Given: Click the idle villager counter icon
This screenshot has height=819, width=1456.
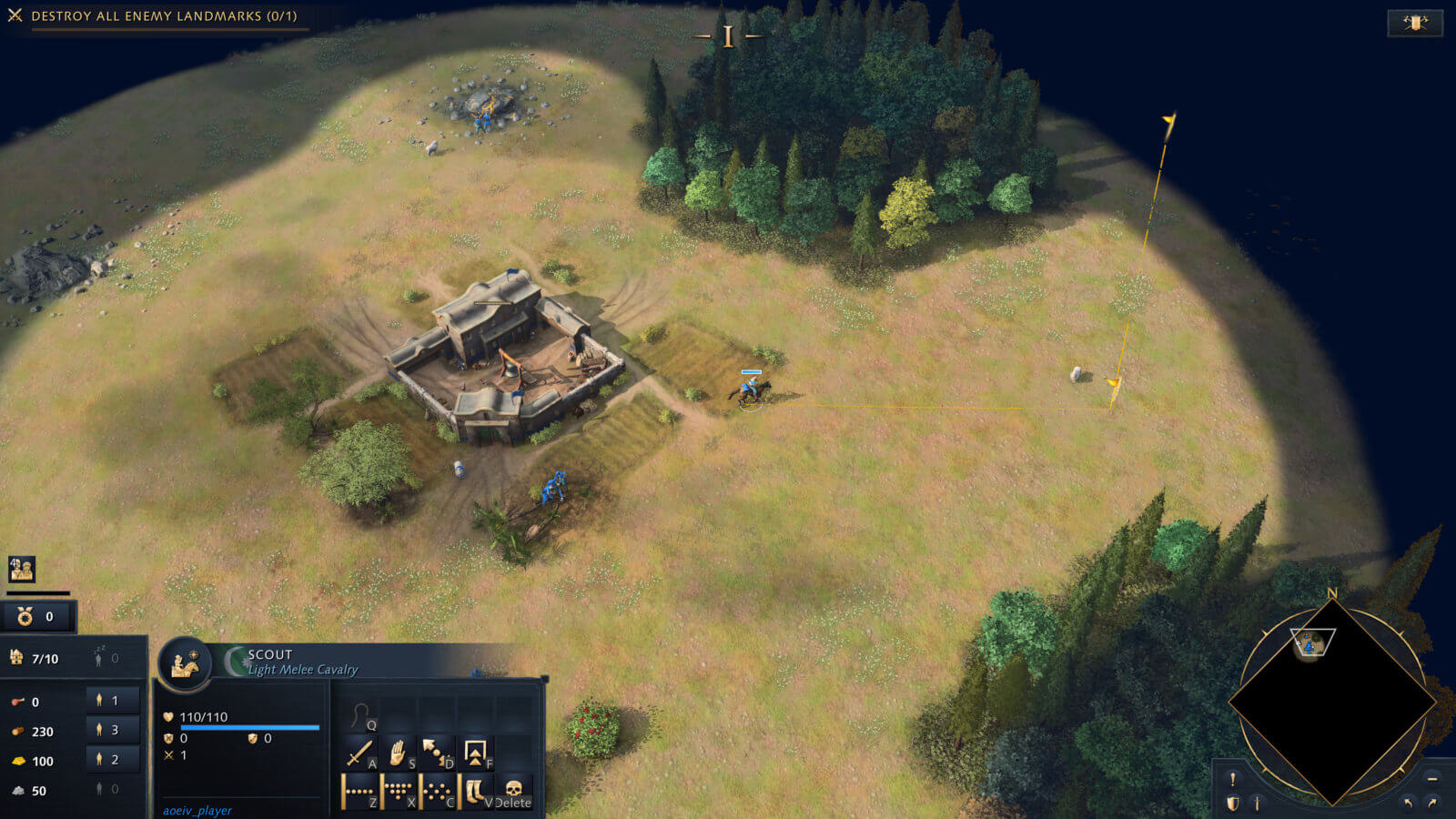Looking at the screenshot, I should point(98,654).
